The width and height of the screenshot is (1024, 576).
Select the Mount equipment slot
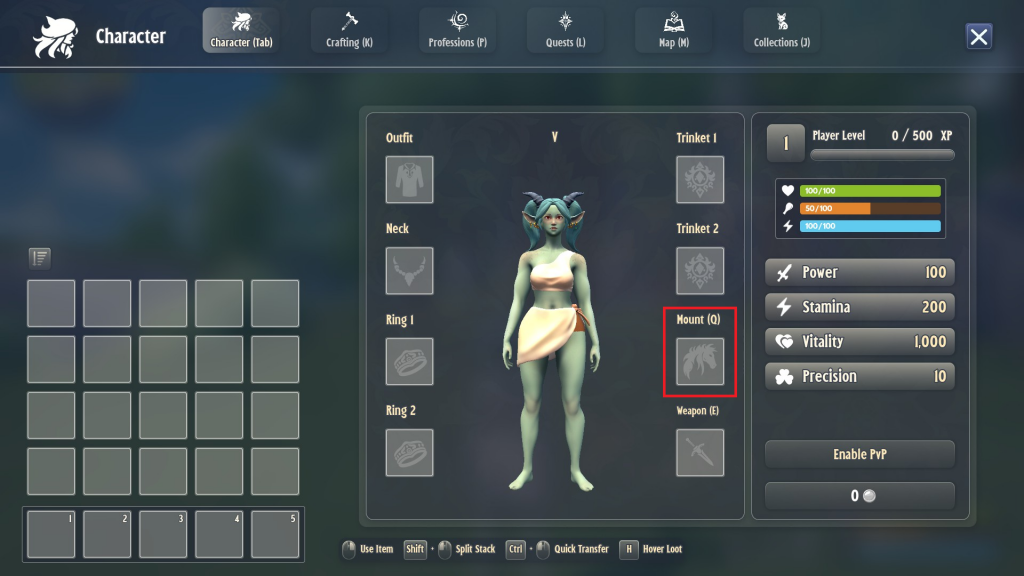700,362
